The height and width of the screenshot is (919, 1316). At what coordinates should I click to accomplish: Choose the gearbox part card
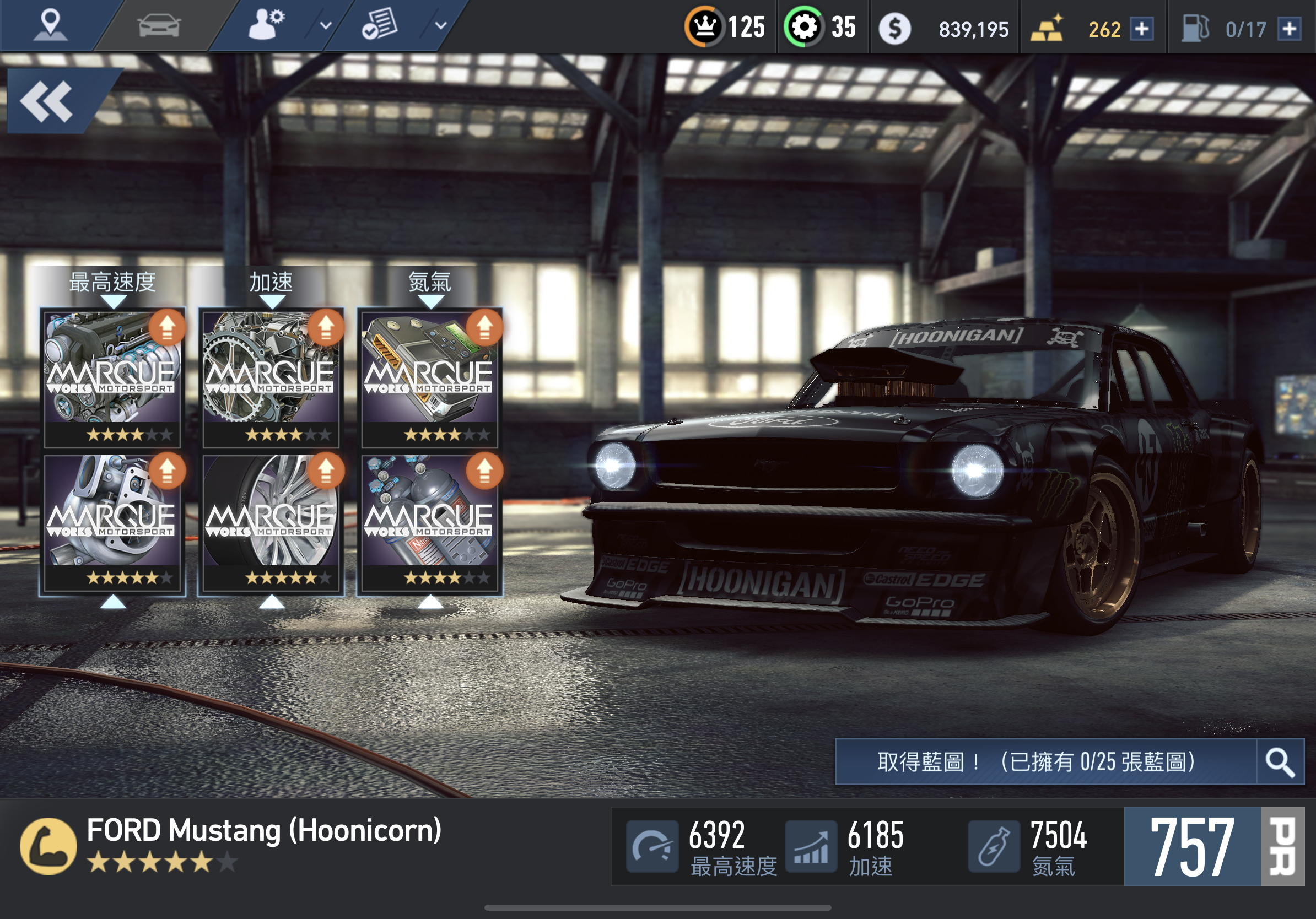[x=271, y=378]
